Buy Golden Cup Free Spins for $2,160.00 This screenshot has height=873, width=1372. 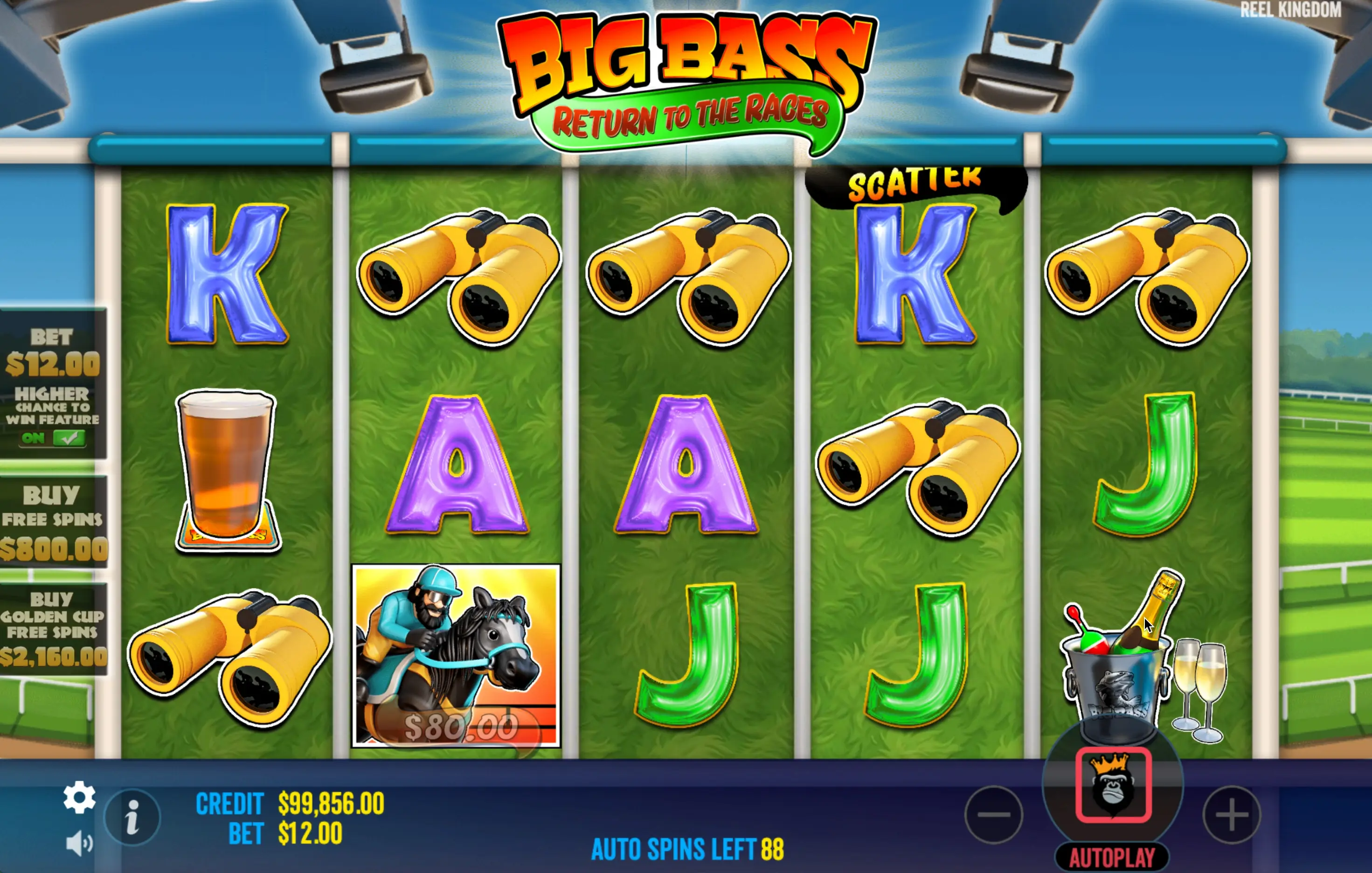tap(53, 629)
